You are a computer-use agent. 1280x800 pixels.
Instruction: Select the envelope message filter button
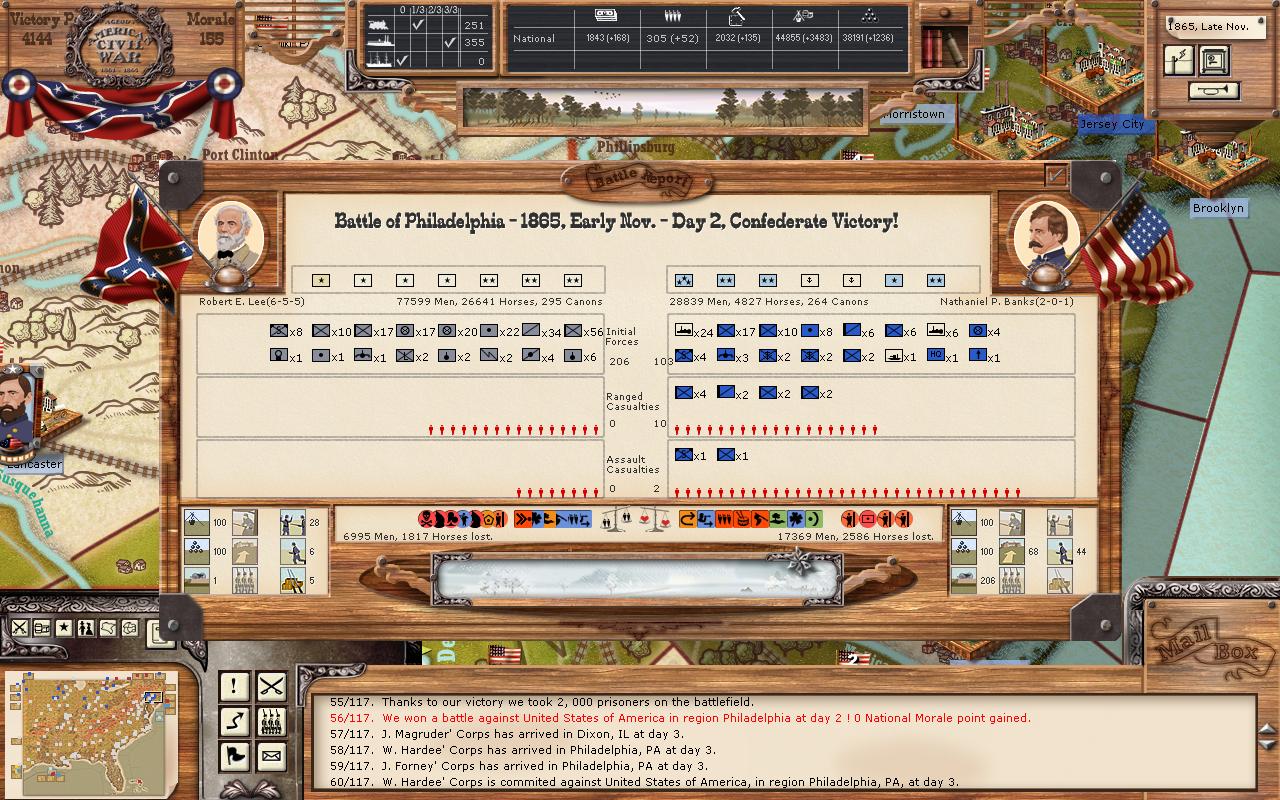click(x=271, y=756)
